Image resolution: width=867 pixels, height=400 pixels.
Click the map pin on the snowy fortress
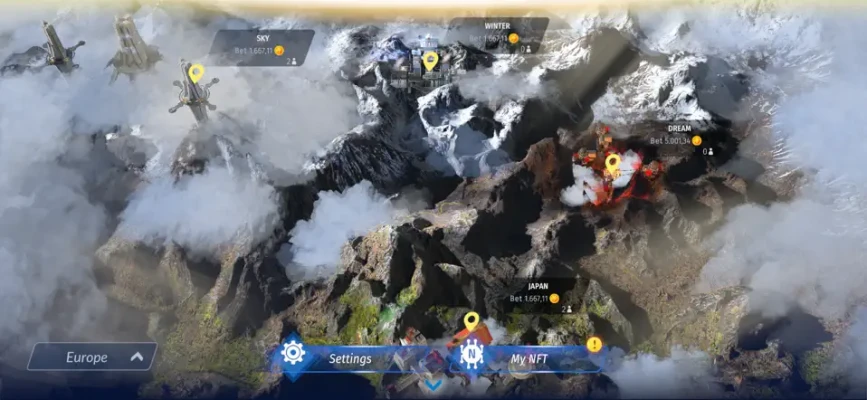coord(430,60)
